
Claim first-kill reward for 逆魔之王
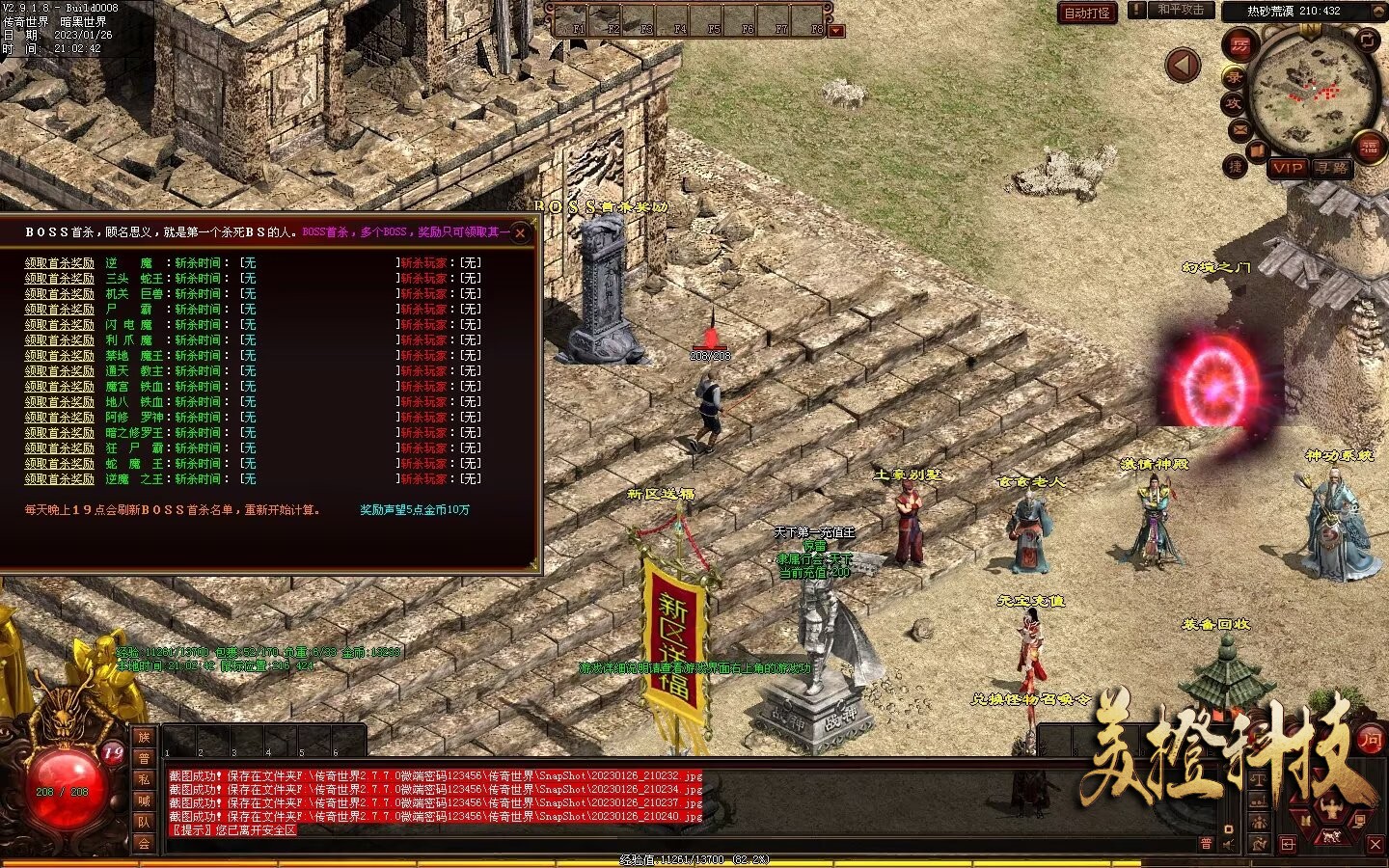(60, 479)
